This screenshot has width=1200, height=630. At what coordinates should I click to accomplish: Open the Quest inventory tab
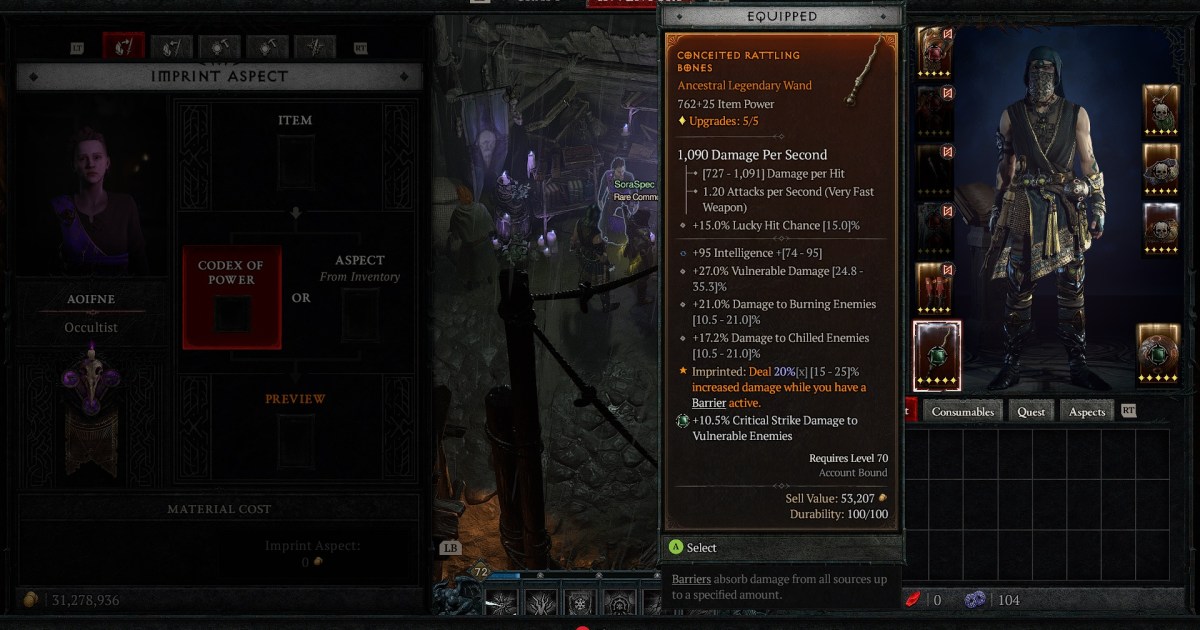(x=1031, y=411)
